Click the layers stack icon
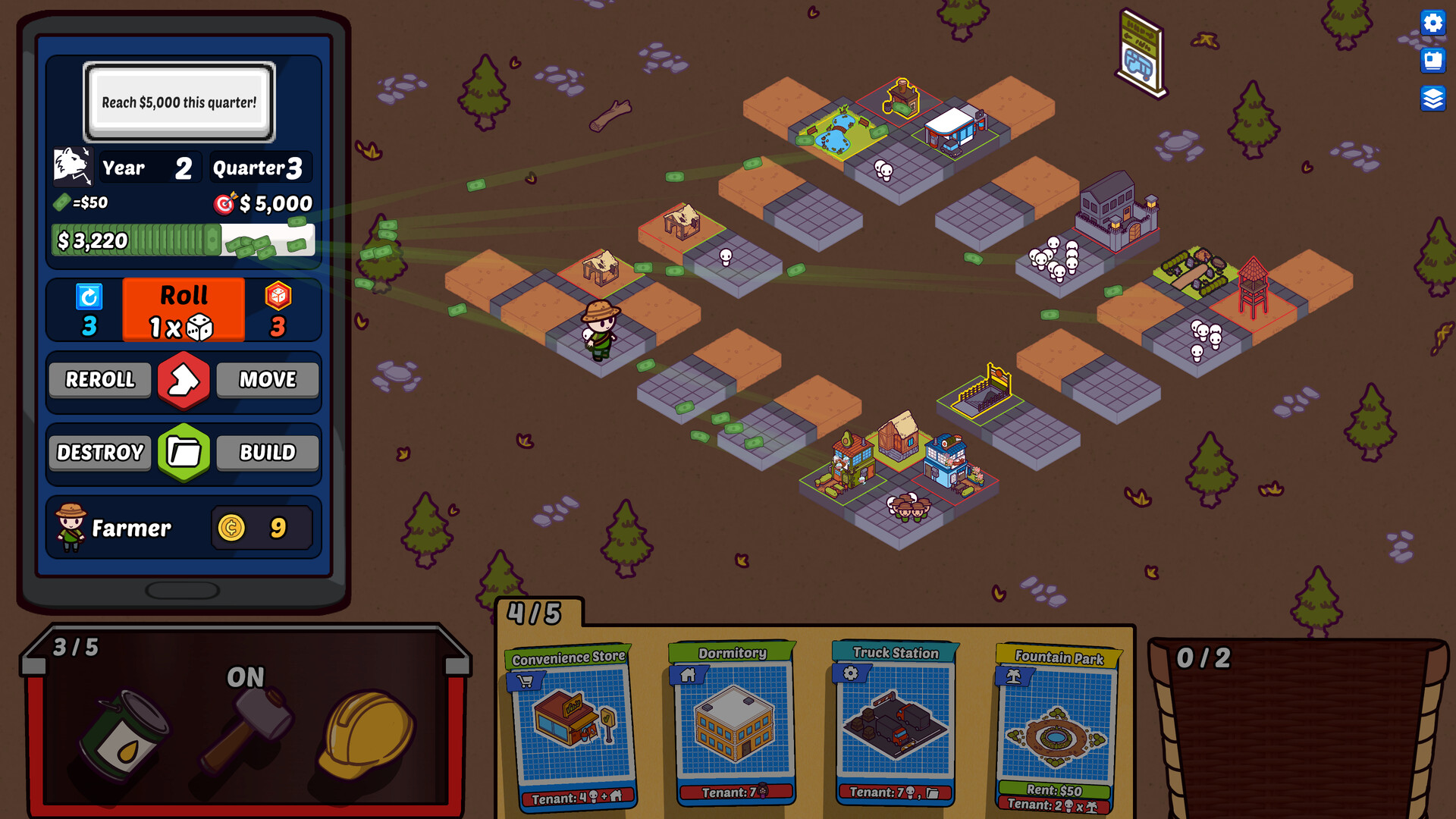 tap(1433, 97)
